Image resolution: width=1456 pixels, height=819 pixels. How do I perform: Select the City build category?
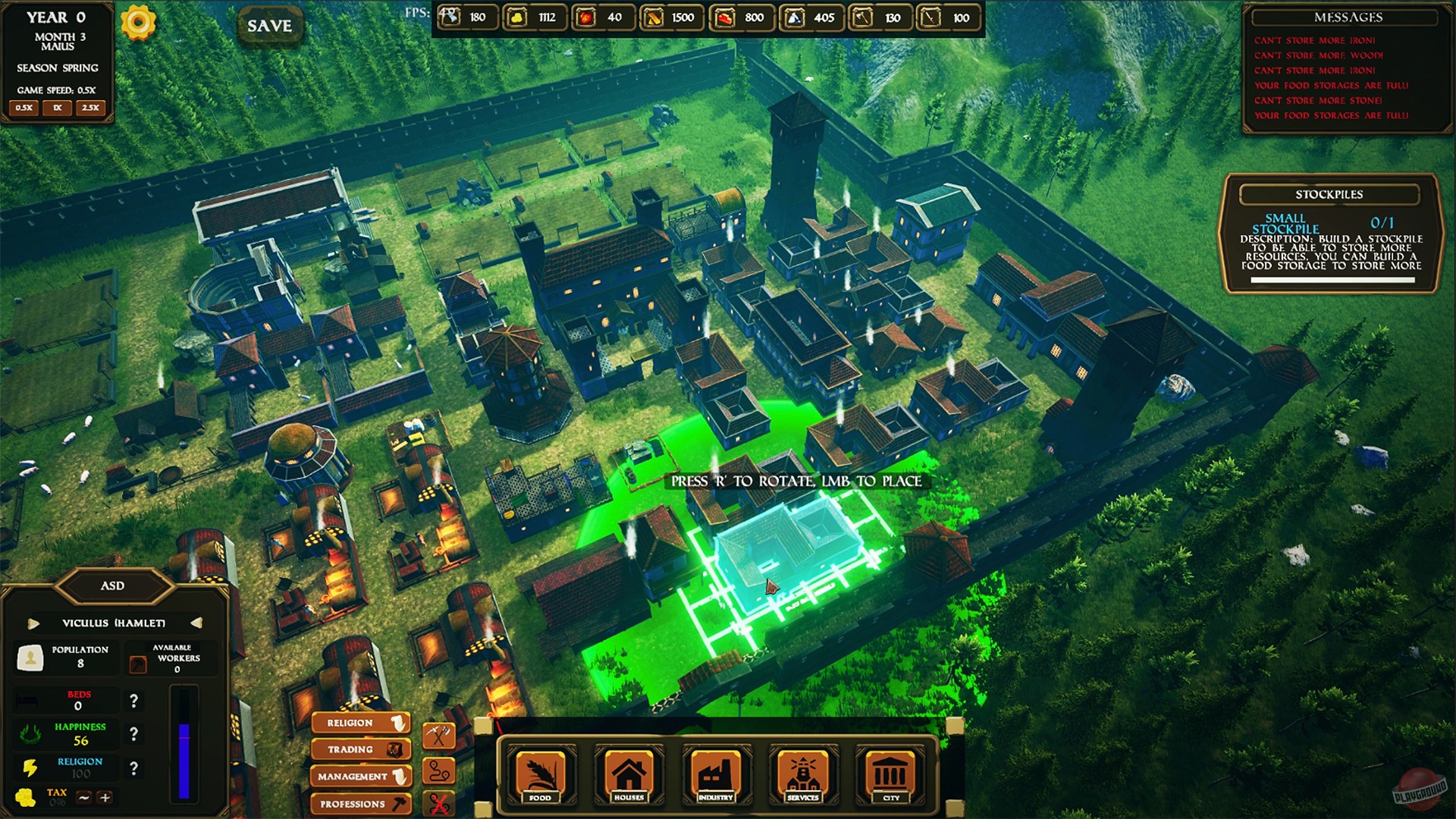(890, 775)
